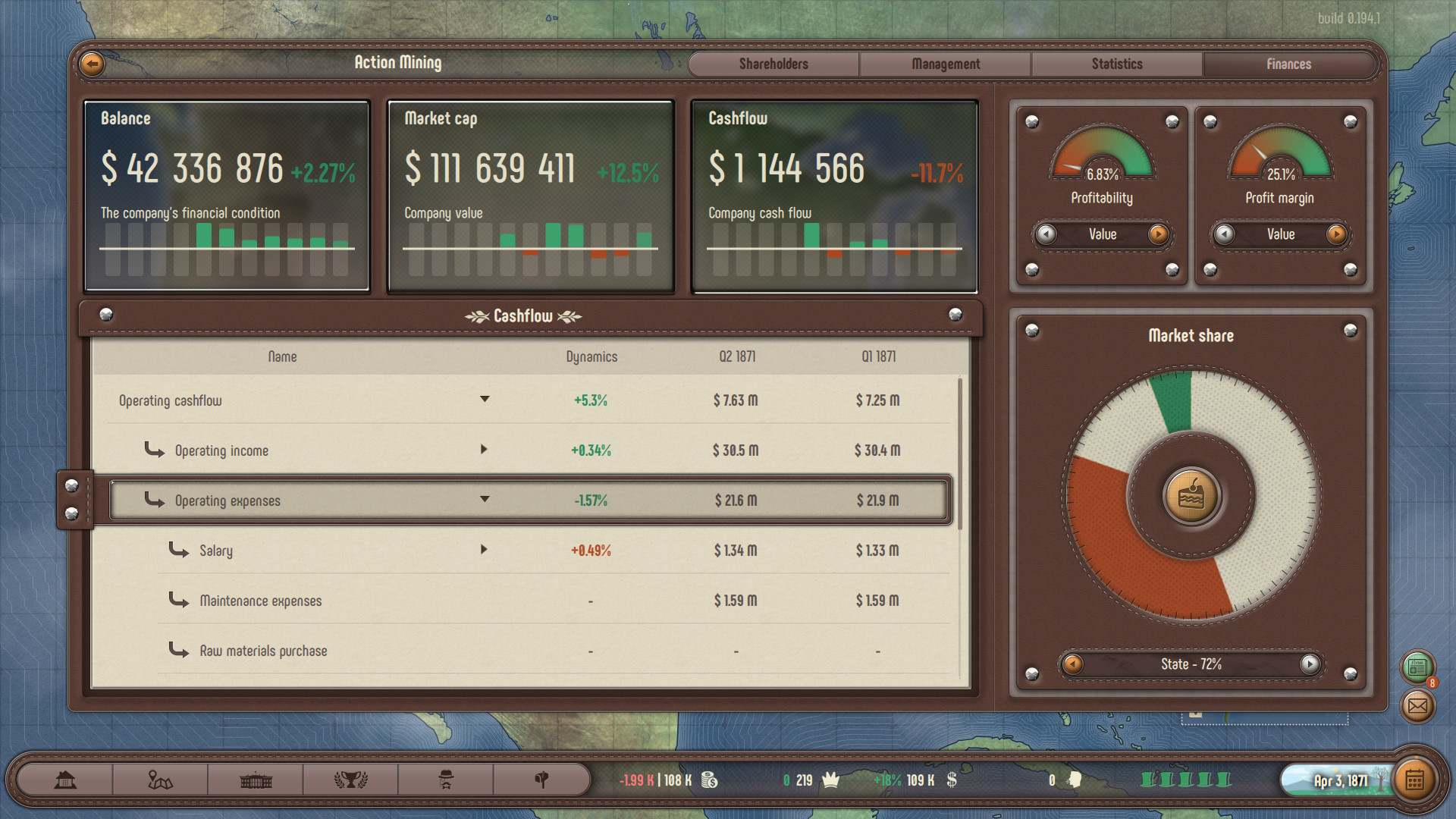Expand the Salary expense details
Image resolution: width=1456 pixels, height=819 pixels.
pos(485,550)
